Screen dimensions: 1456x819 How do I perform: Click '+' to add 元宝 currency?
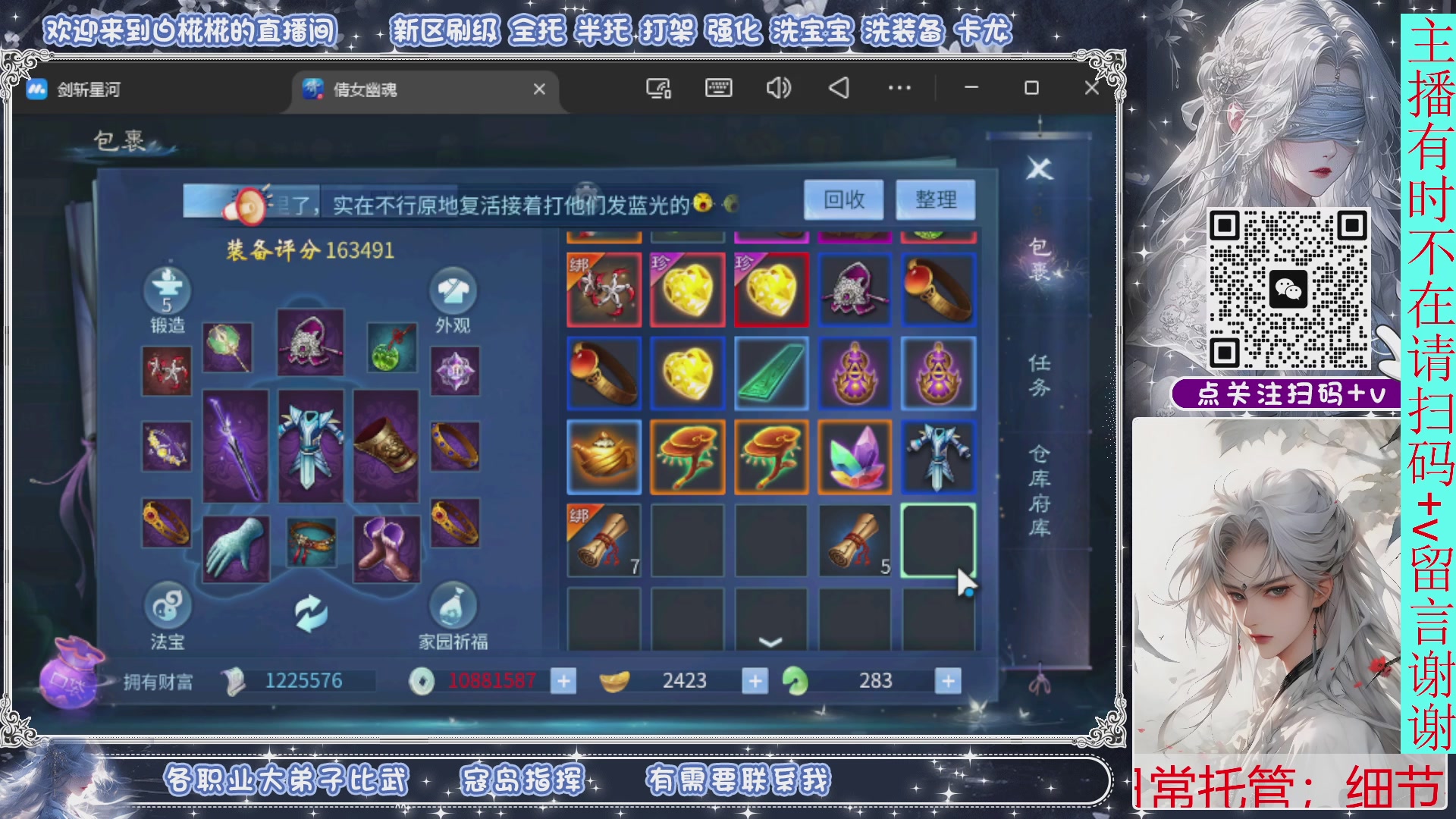(x=755, y=680)
